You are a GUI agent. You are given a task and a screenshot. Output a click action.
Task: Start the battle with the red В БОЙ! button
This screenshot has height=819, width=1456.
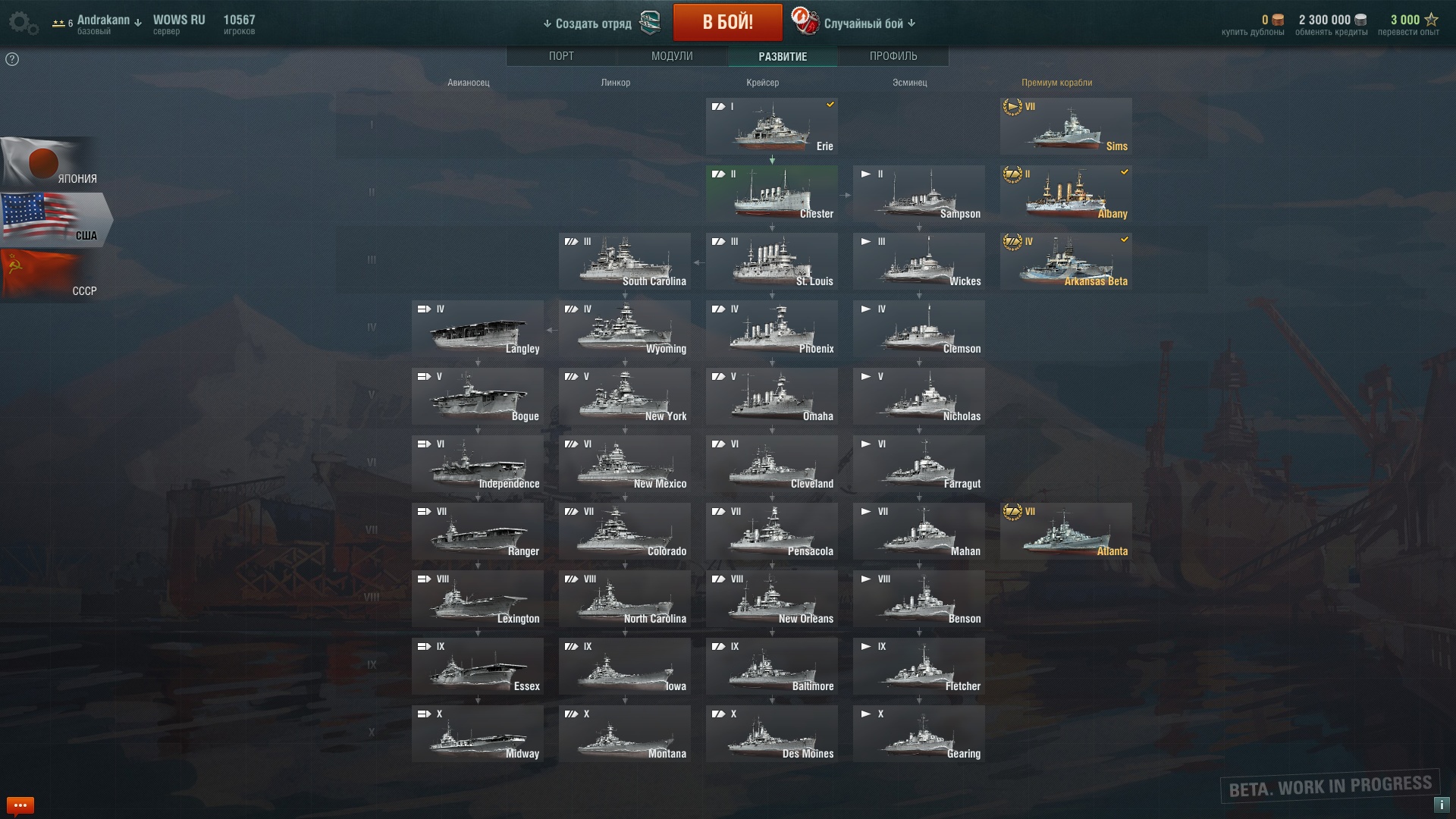click(727, 23)
